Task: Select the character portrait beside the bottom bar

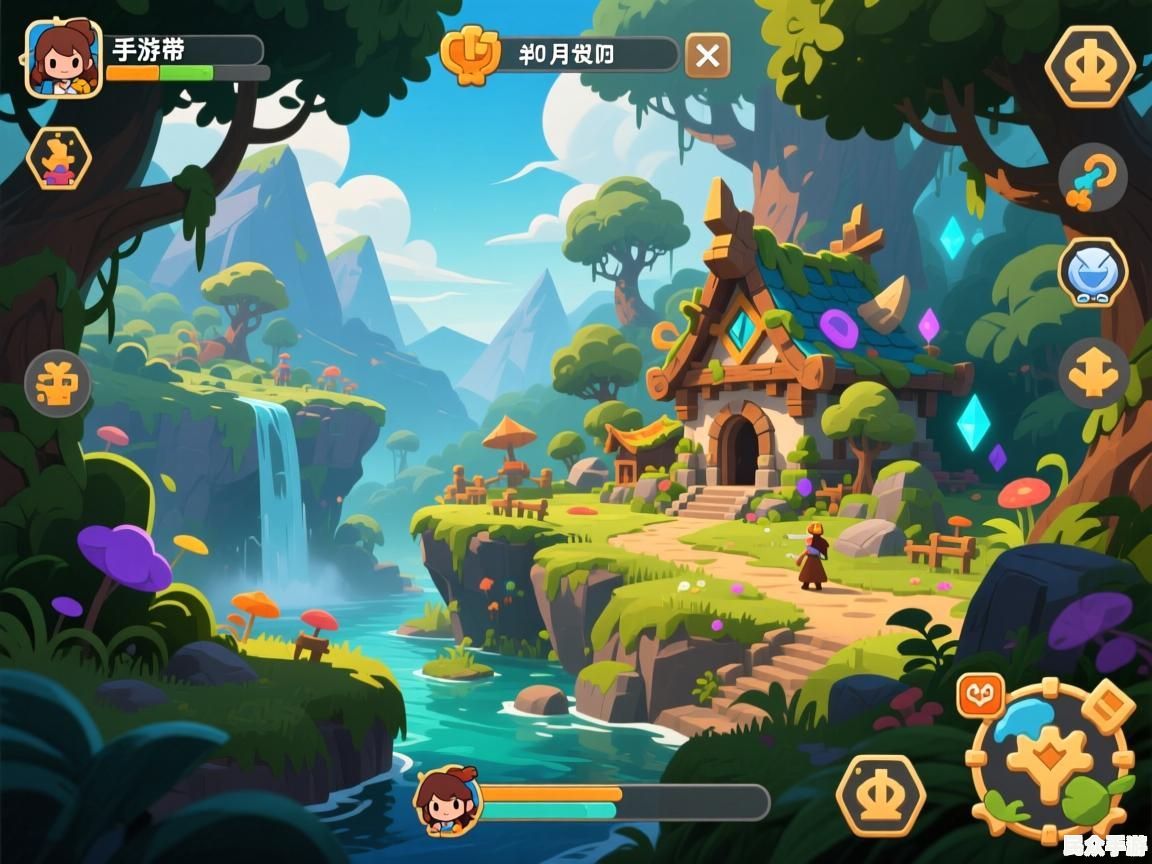Action: click(447, 800)
